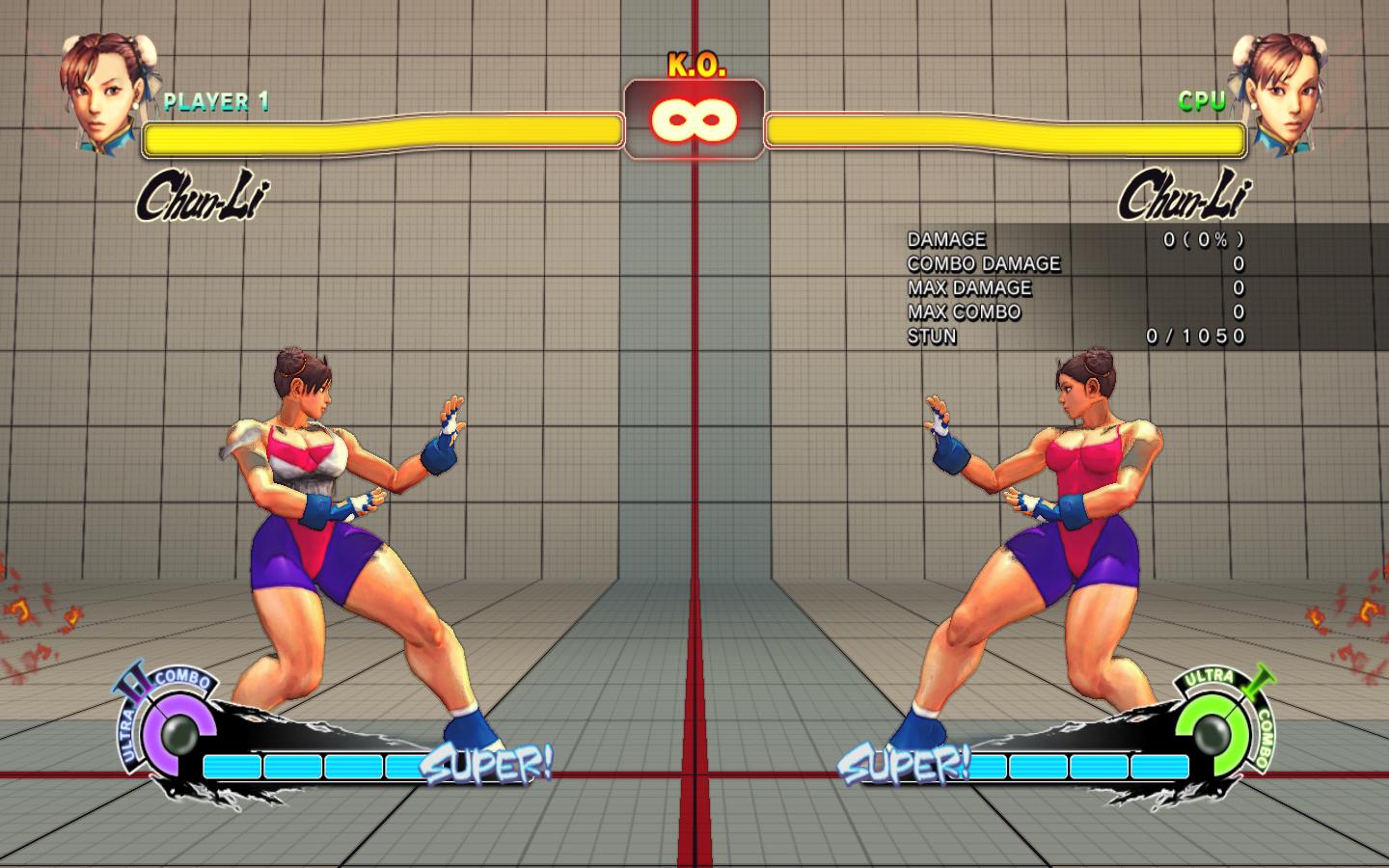Click the CPU Chun-Li name text
Screen dimensions: 1389x868
[x=1184, y=196]
